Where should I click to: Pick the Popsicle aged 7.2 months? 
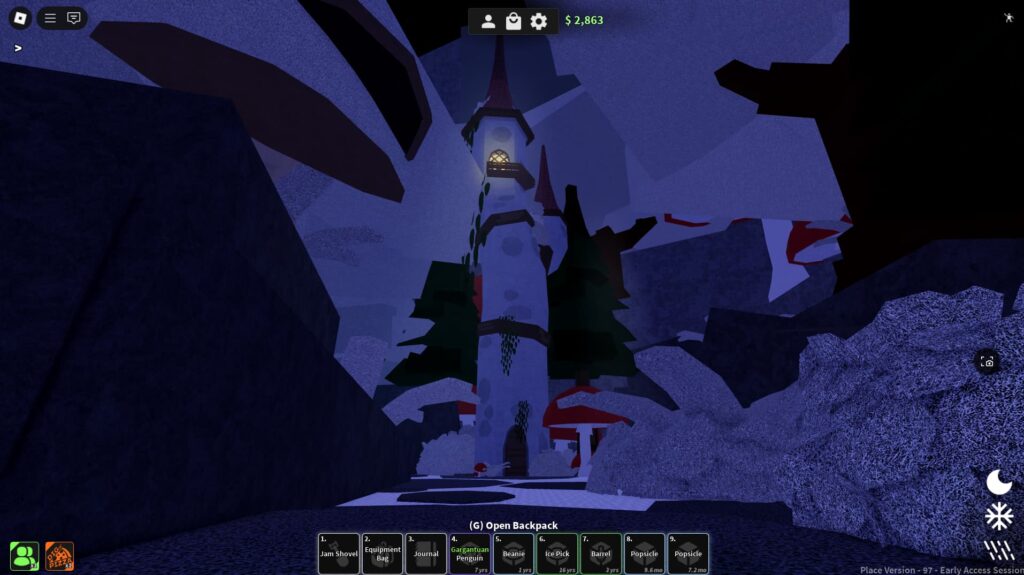pyautogui.click(x=688, y=554)
